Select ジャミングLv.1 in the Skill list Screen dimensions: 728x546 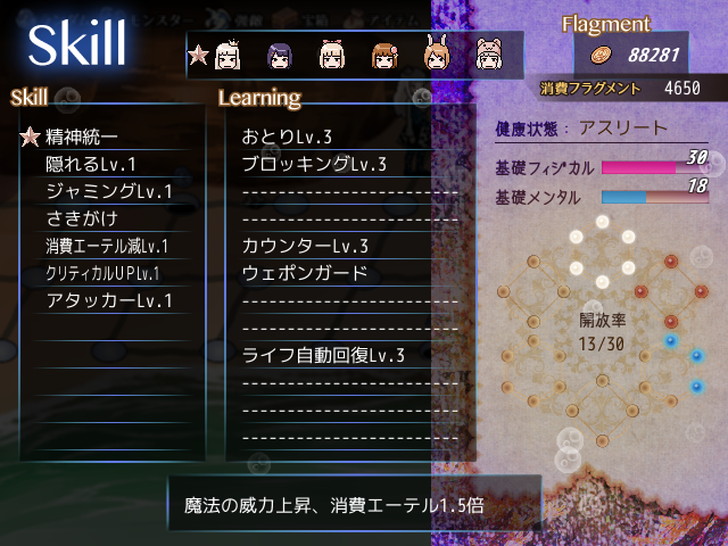109,191
